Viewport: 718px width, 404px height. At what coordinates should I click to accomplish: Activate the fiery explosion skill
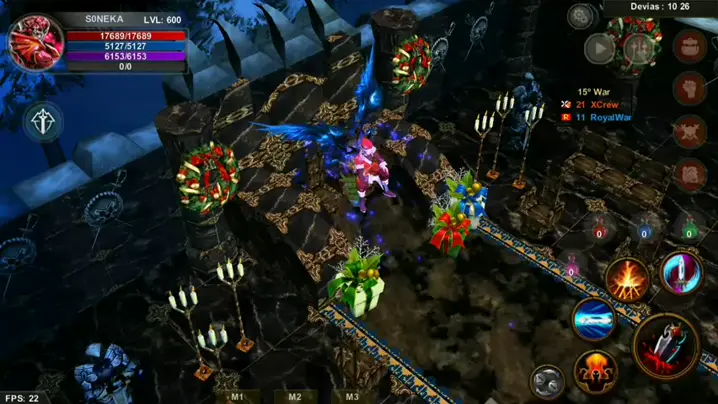[x=627, y=279]
